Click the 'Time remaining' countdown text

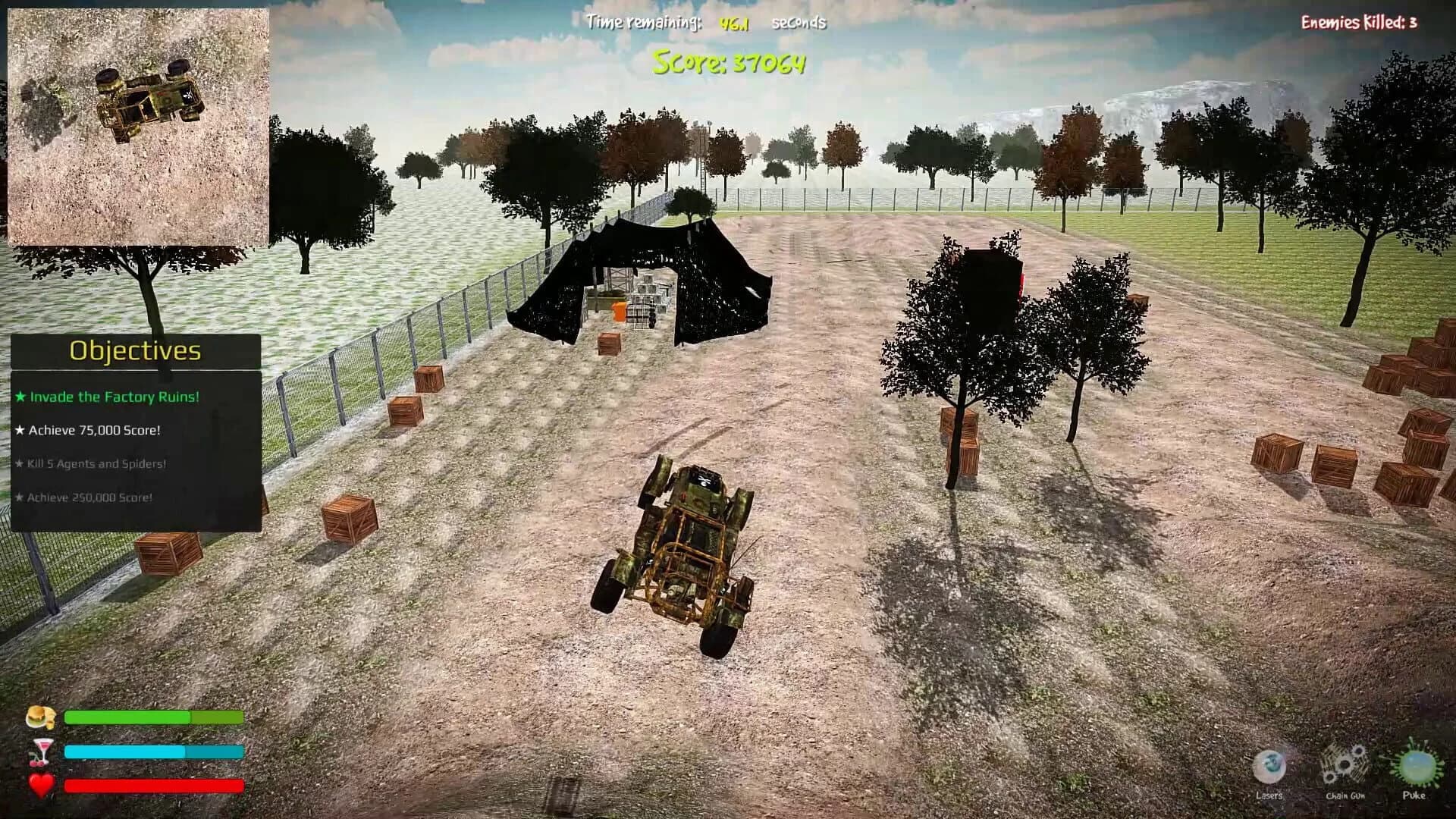[x=642, y=22]
